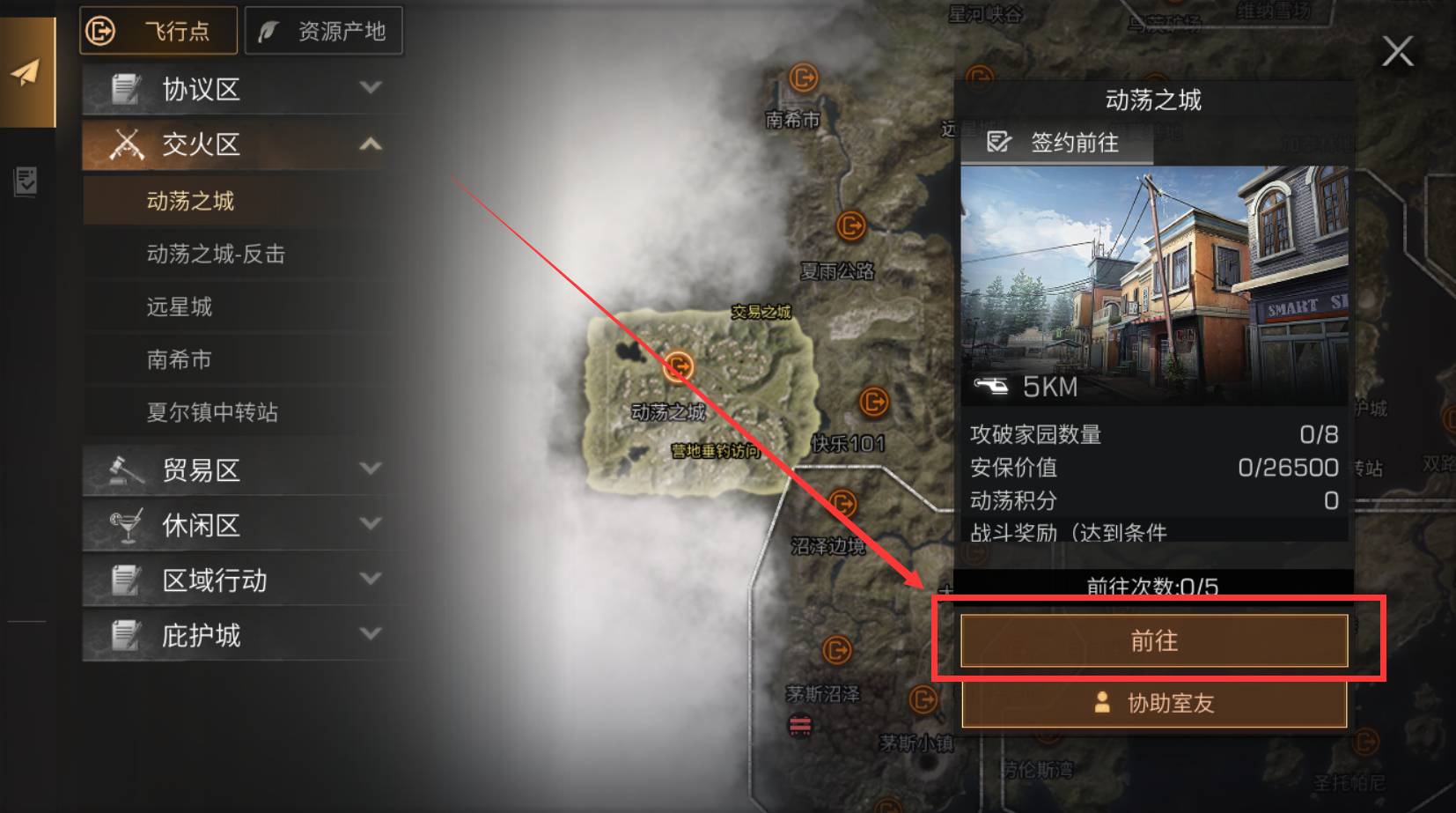Click the crossed rifles icon of 交火区
The height and width of the screenshot is (813, 1456).
click(129, 144)
